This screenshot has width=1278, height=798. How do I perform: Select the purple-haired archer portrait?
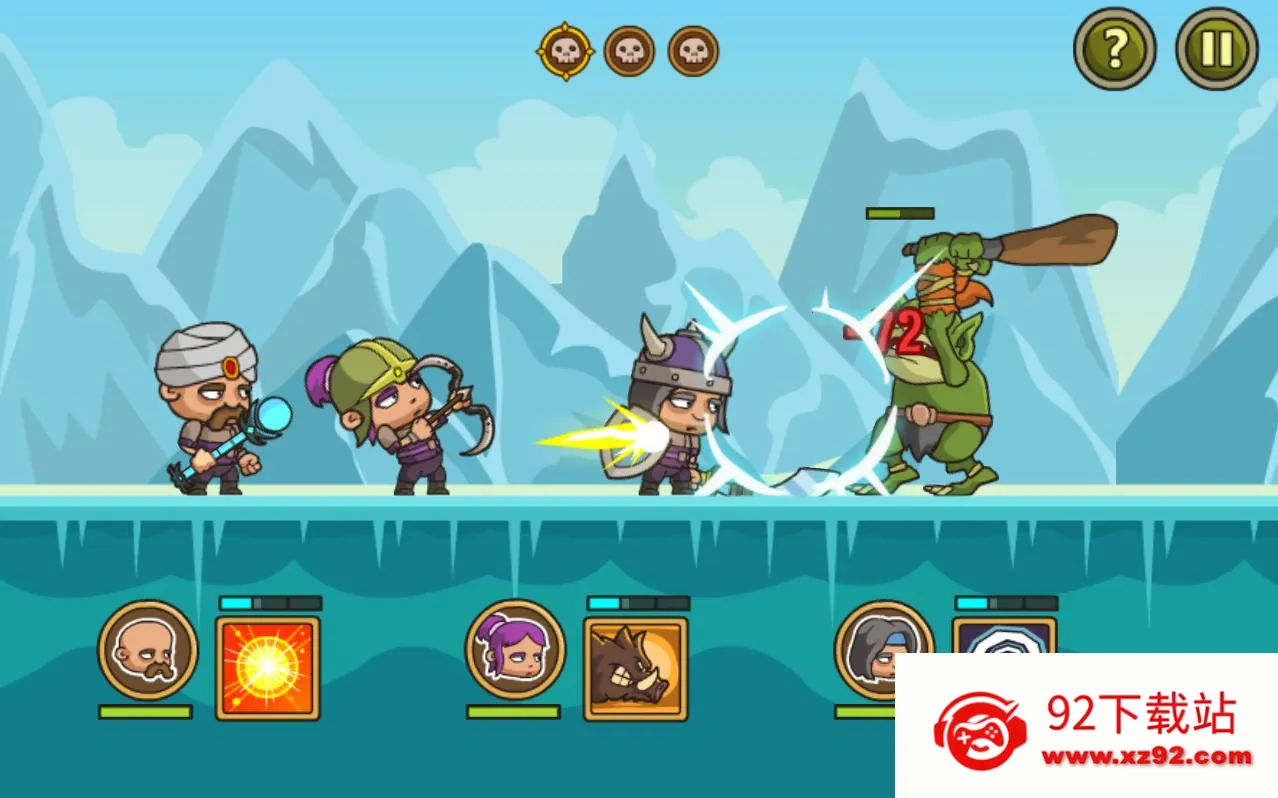click(515, 650)
